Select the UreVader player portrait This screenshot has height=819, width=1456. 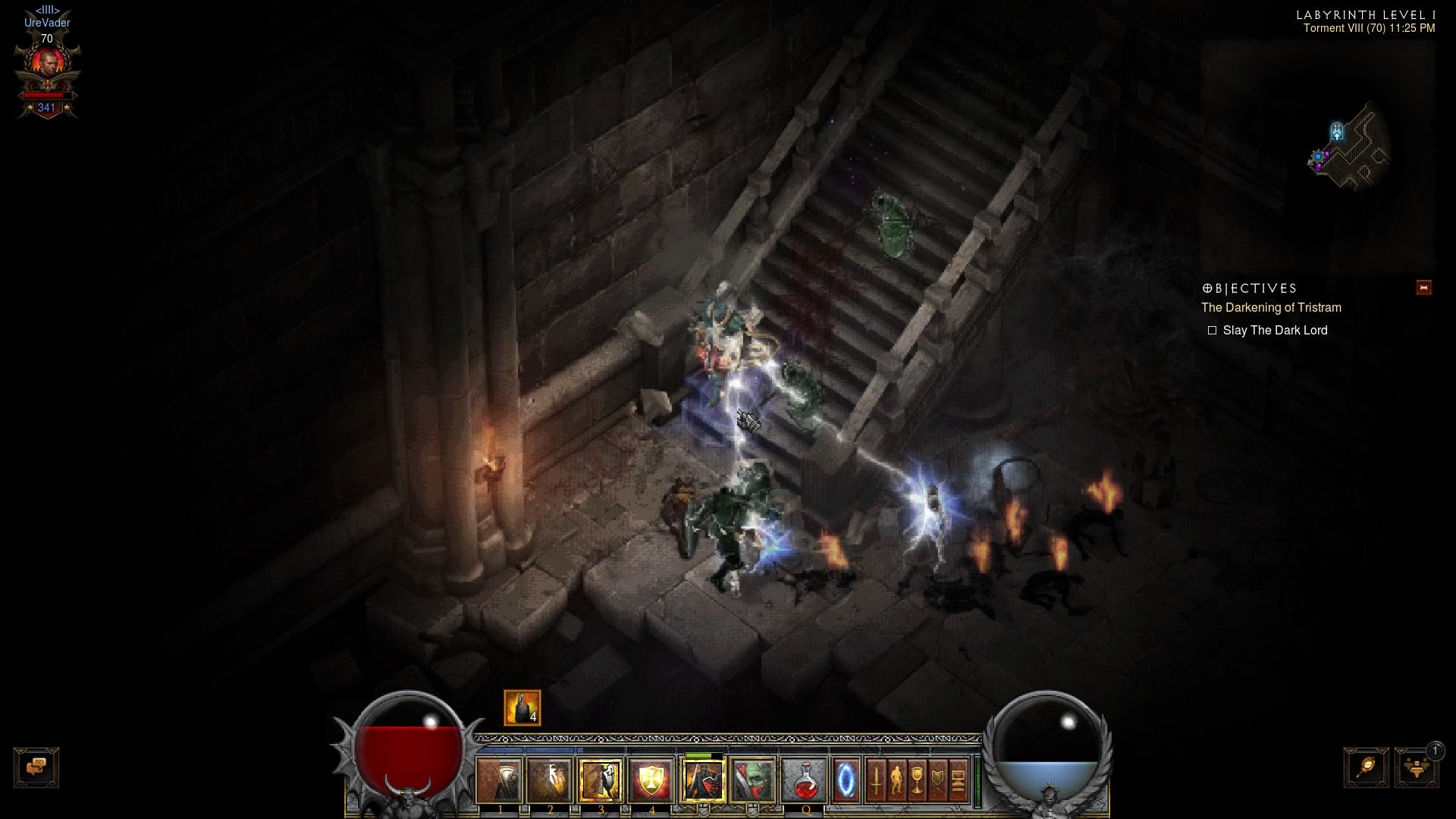pyautogui.click(x=47, y=64)
